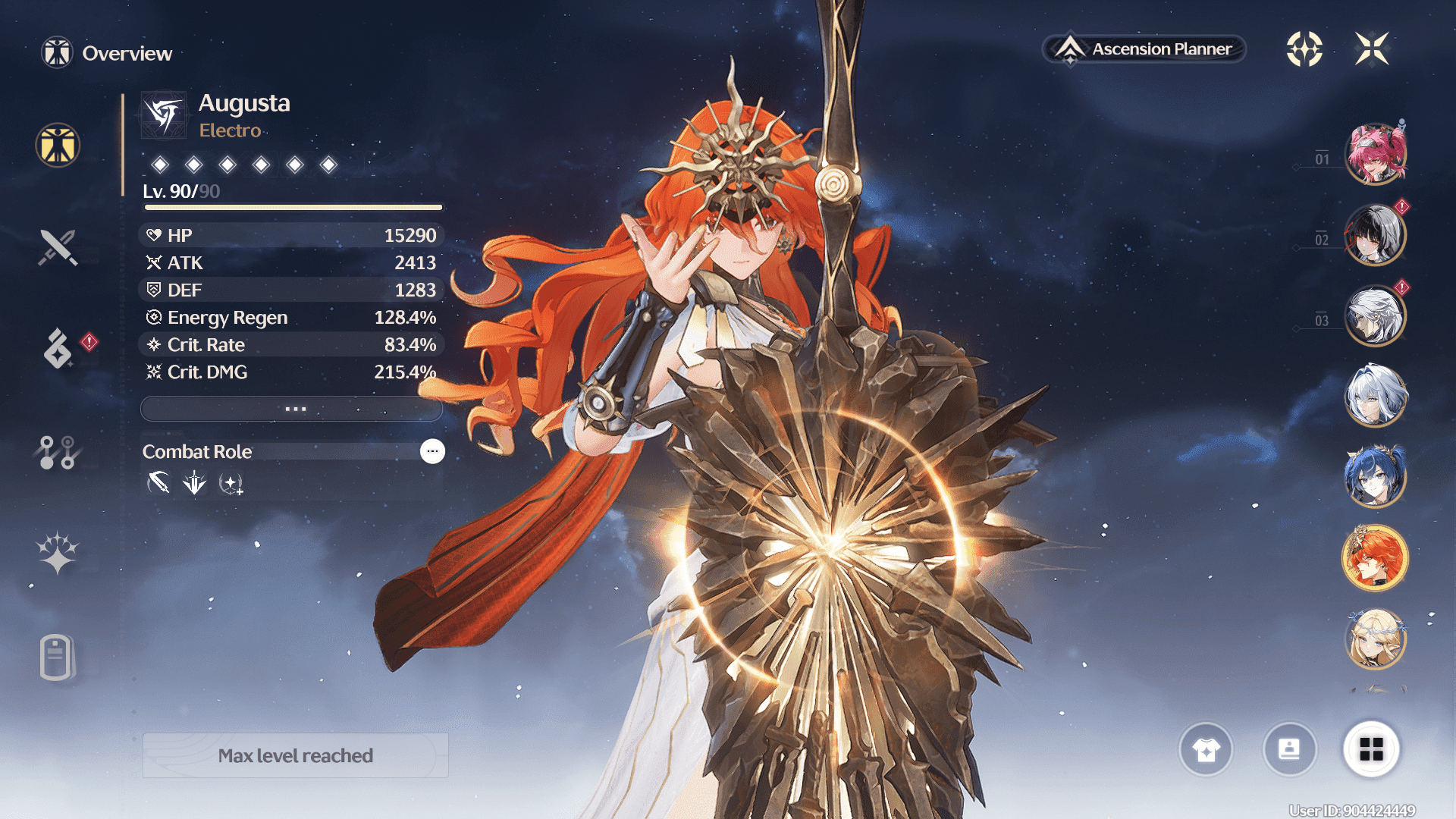The height and width of the screenshot is (819, 1456).
Task: Select the black-haired character in slot 02
Action: [x=1375, y=235]
